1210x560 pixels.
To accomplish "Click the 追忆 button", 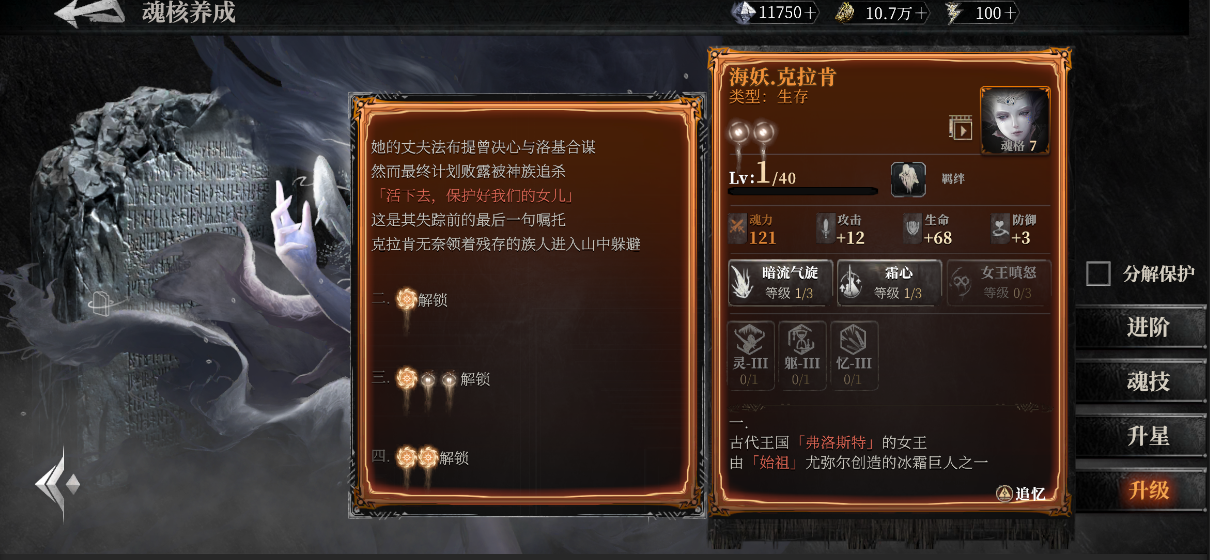I will point(1021,493).
